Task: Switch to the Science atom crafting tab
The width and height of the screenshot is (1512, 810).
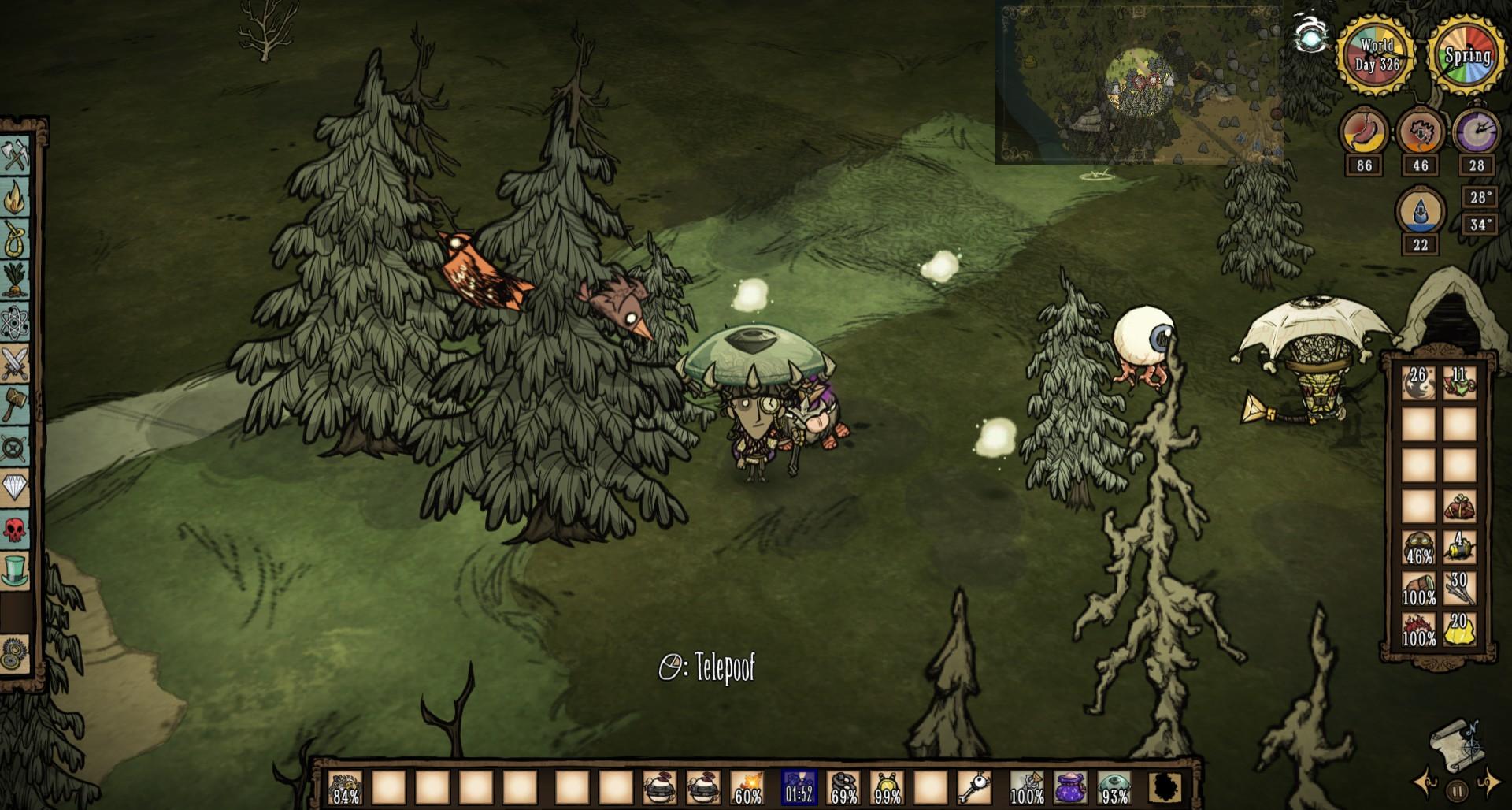Action: coord(15,321)
